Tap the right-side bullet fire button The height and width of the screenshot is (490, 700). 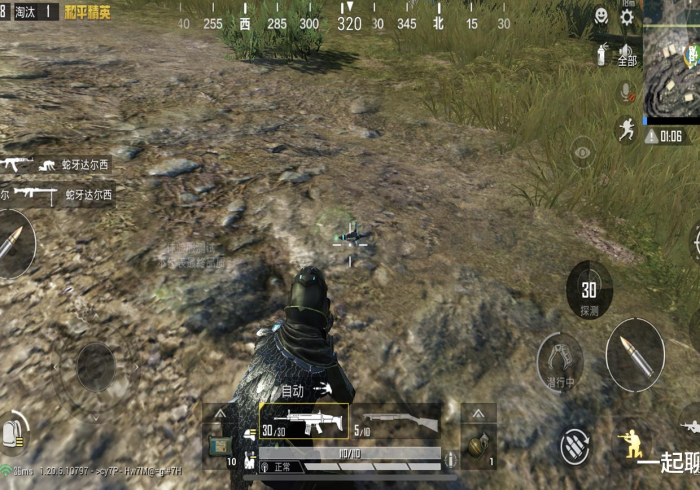pyautogui.click(x=634, y=353)
